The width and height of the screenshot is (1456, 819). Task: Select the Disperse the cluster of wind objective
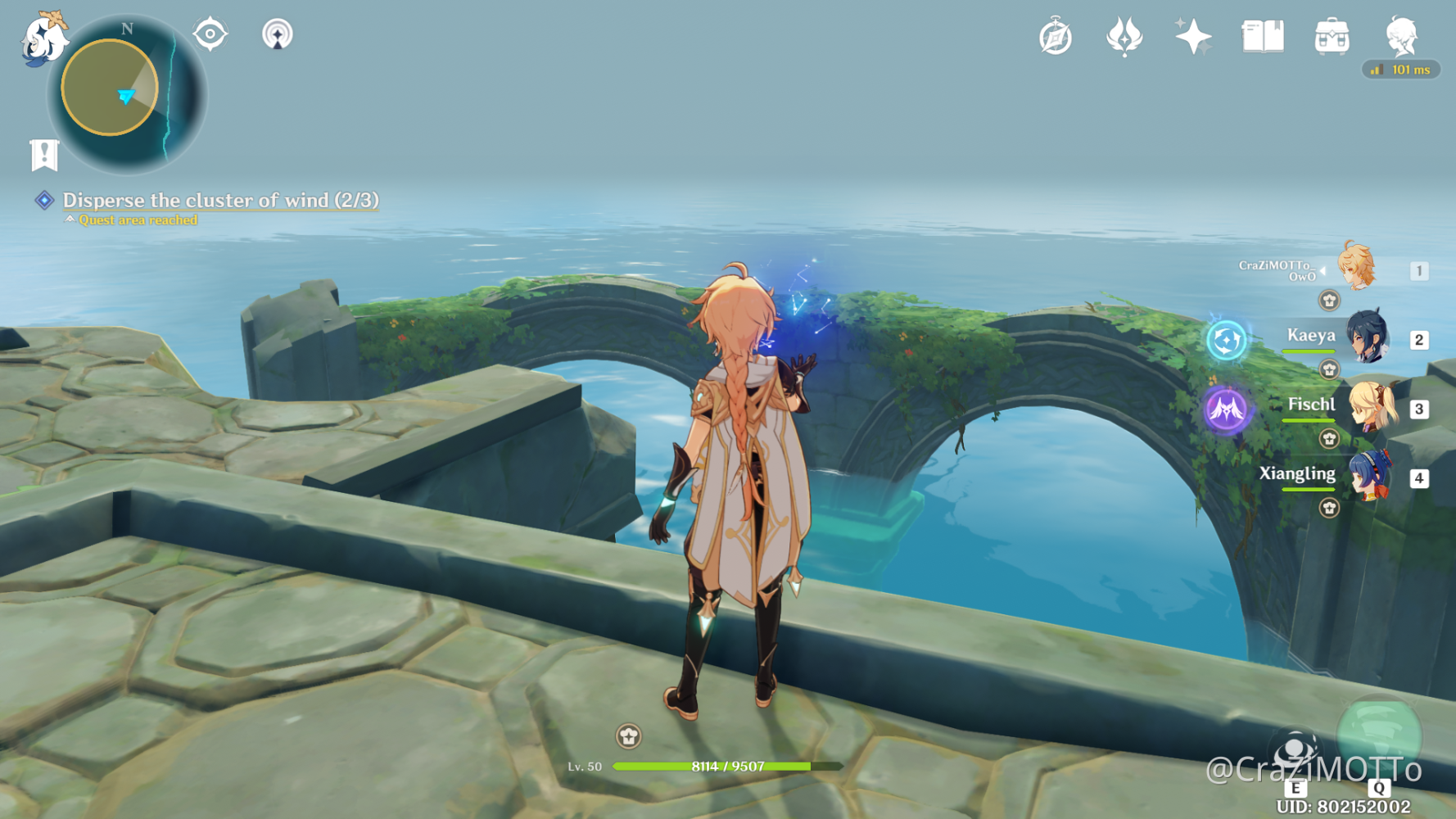[220, 200]
